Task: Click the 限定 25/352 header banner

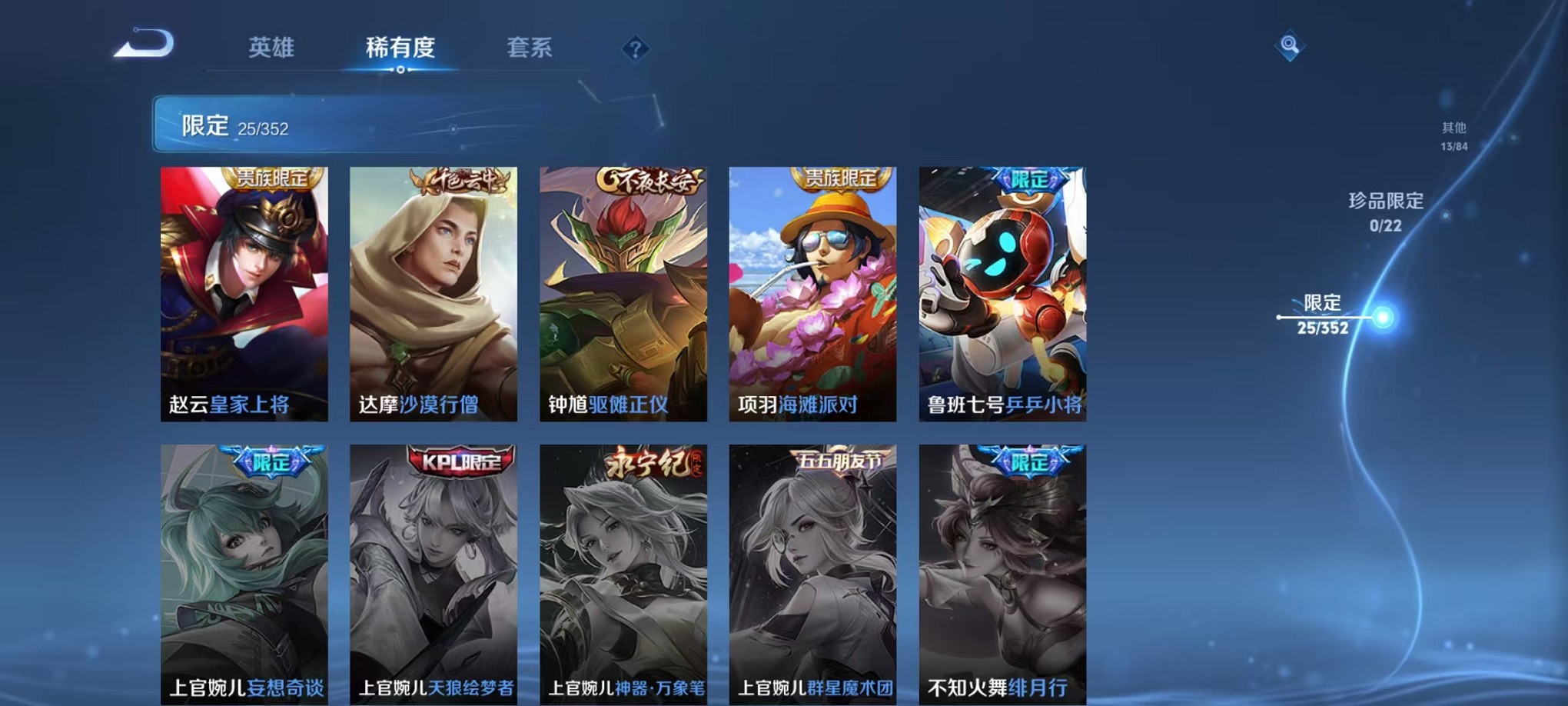Action: 307,123
